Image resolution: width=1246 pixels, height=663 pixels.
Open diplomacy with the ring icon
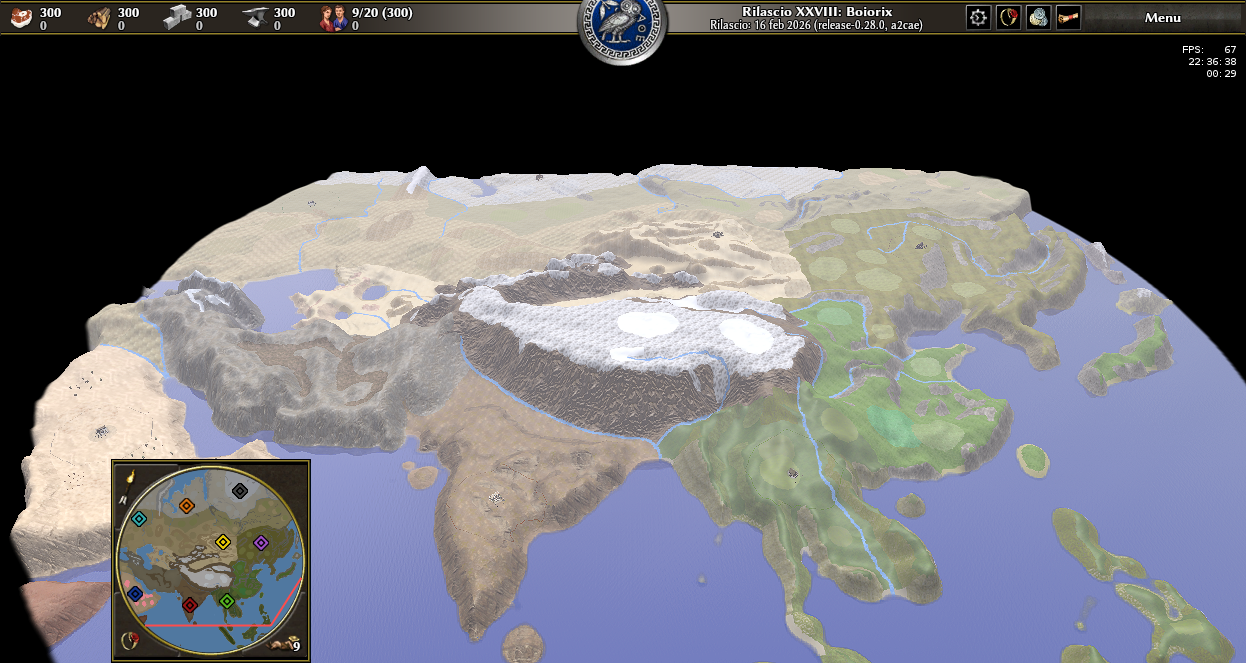tap(1008, 17)
